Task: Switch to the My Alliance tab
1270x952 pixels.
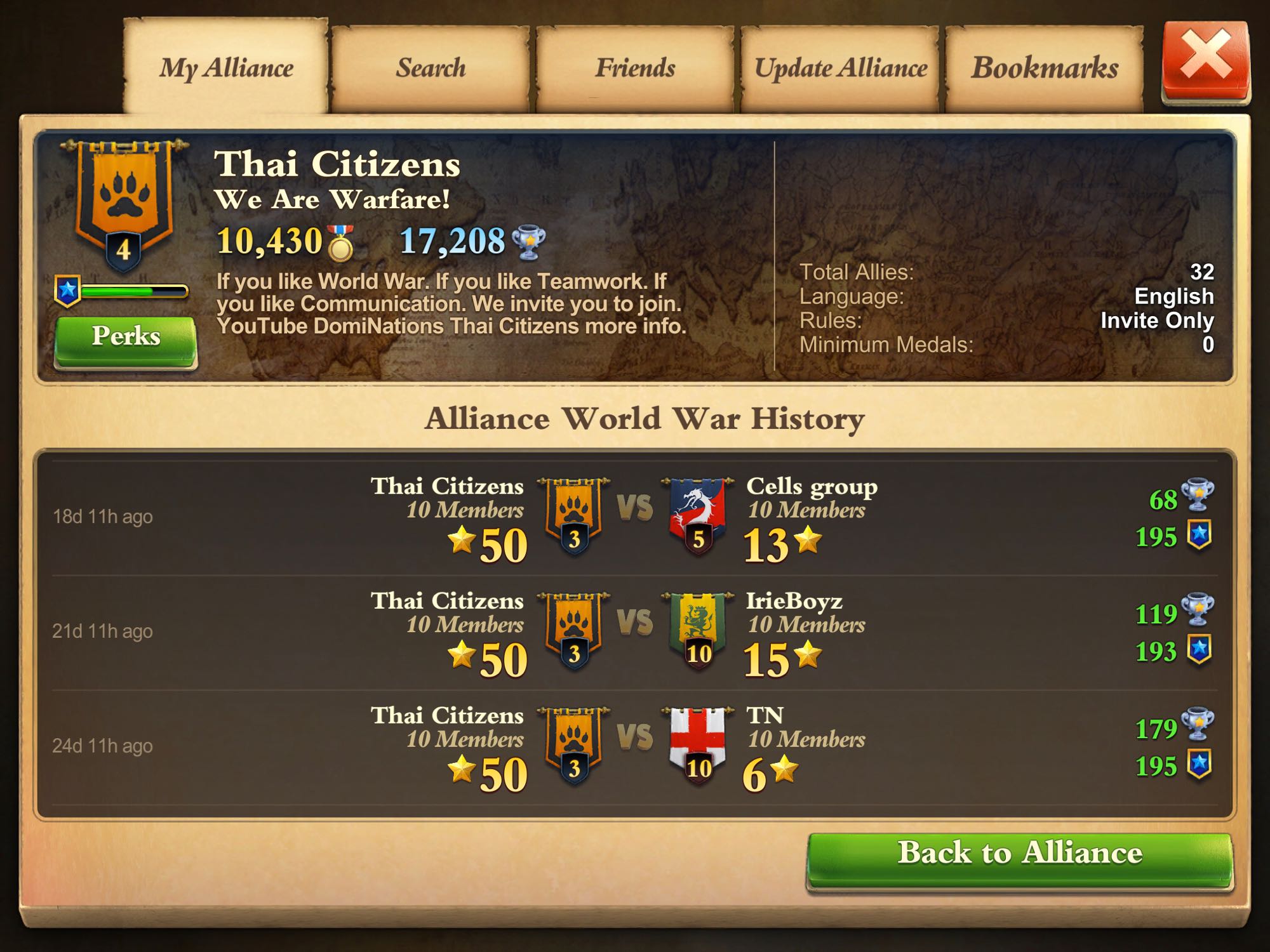Action: point(226,67)
